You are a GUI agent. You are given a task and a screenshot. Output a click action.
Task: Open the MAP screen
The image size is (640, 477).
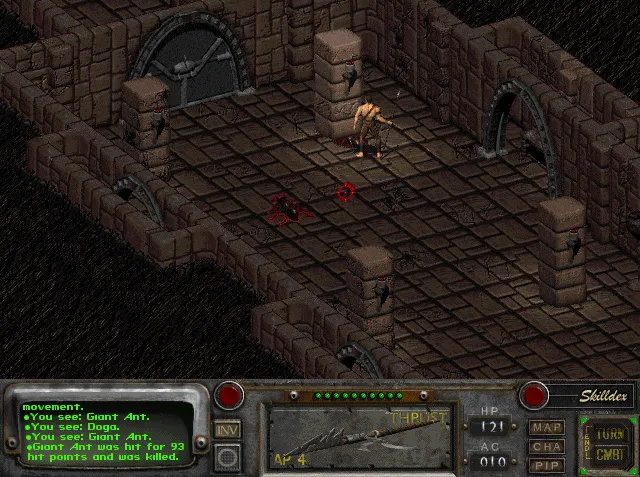546,428
